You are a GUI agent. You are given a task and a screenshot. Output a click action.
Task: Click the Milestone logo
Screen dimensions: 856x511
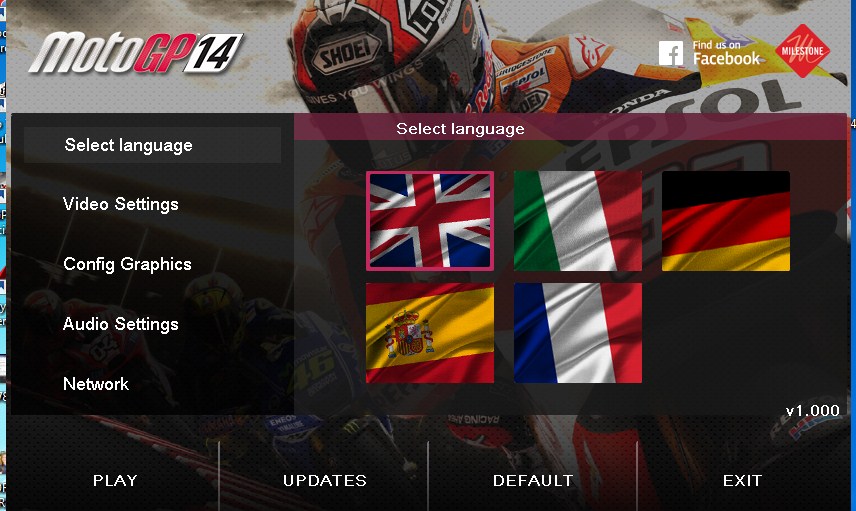coord(804,50)
